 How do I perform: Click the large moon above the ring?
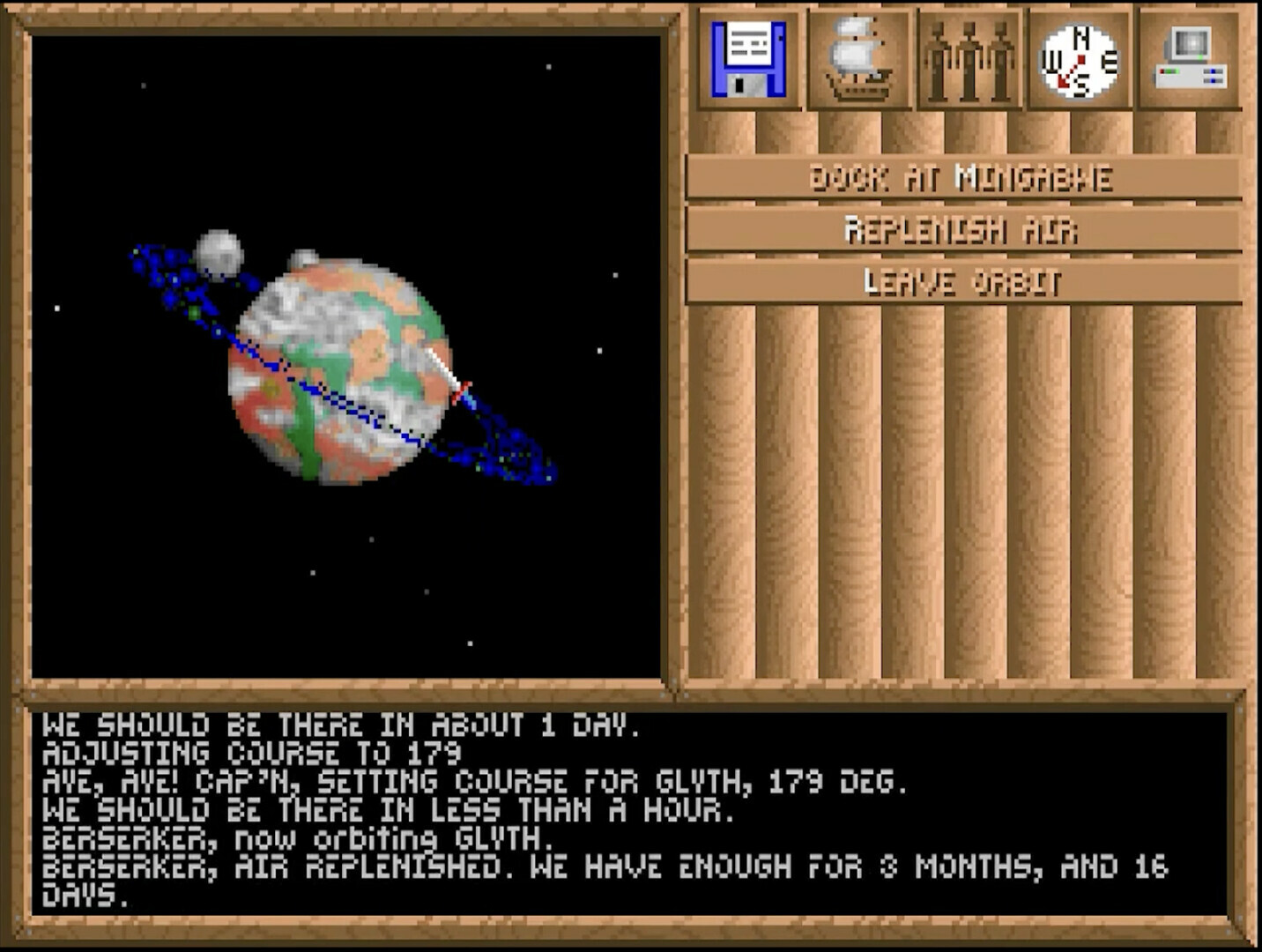222,253
